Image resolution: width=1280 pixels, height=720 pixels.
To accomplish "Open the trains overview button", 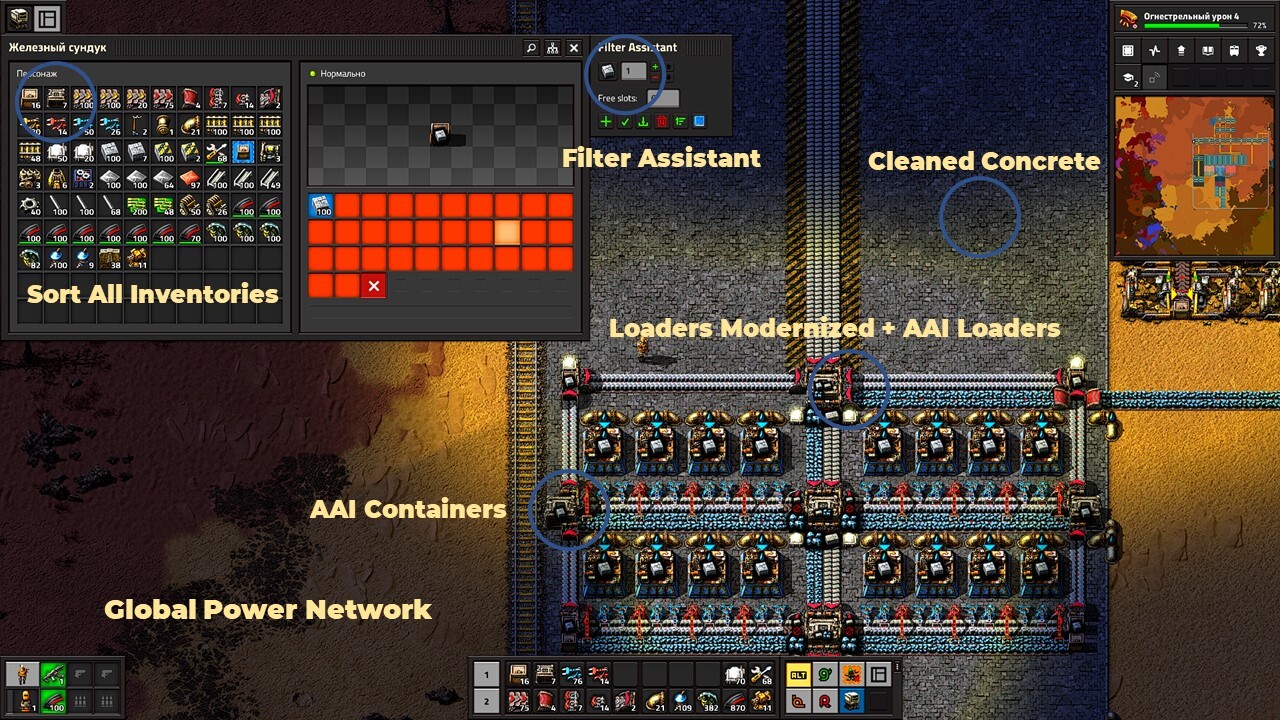I will coord(1236,51).
